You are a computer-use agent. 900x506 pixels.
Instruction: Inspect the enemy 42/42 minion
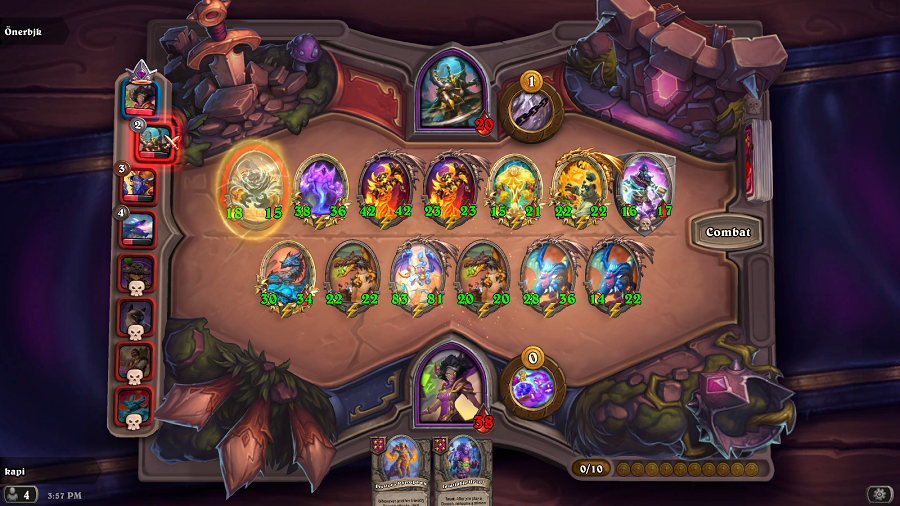pos(385,186)
